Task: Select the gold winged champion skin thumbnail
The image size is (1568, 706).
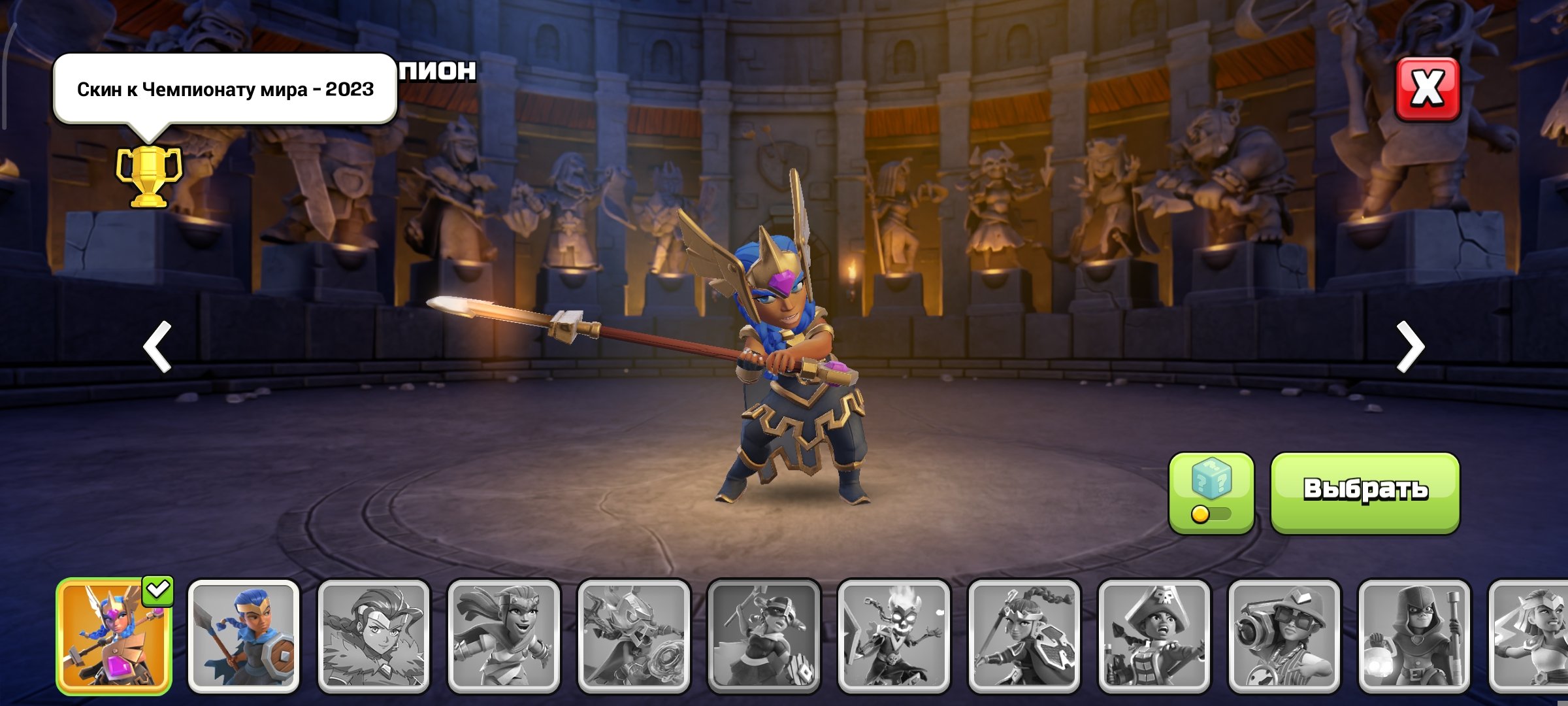Action: click(114, 636)
